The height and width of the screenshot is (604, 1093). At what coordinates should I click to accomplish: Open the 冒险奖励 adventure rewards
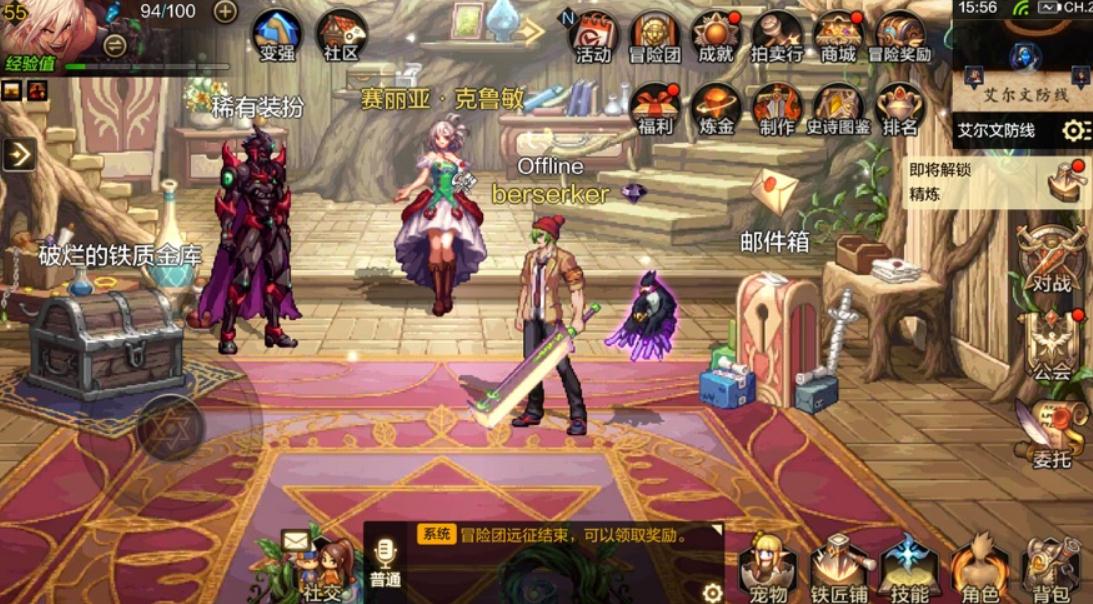[x=900, y=37]
